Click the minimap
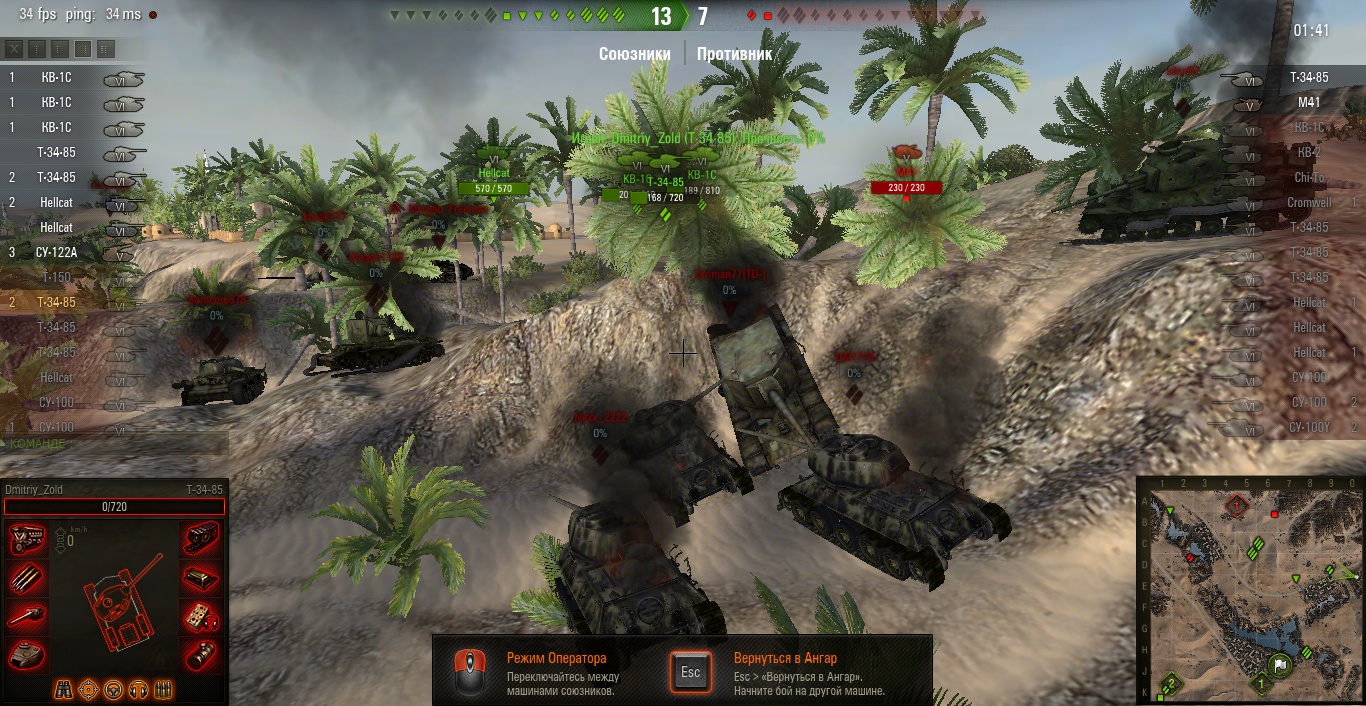This screenshot has height=706, width=1366. tap(1250, 590)
